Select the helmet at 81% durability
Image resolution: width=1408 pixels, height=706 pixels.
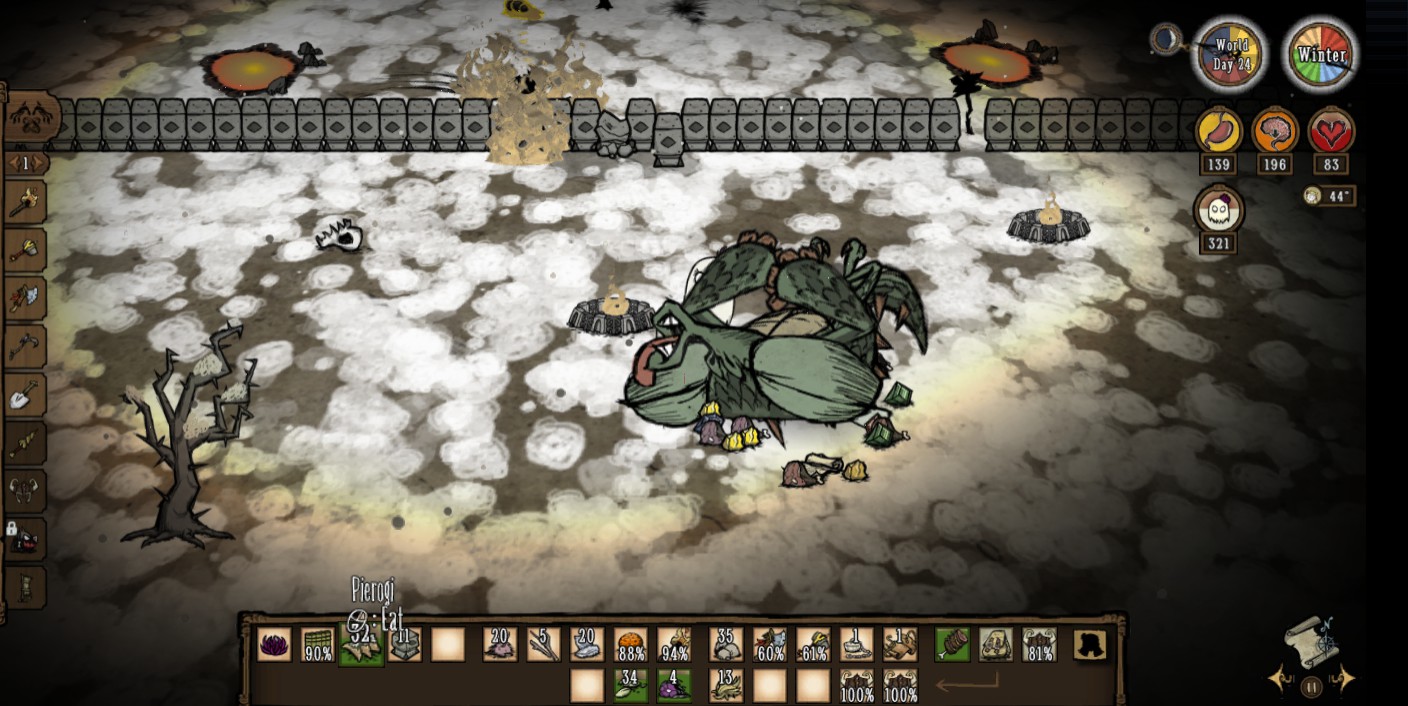1039,645
